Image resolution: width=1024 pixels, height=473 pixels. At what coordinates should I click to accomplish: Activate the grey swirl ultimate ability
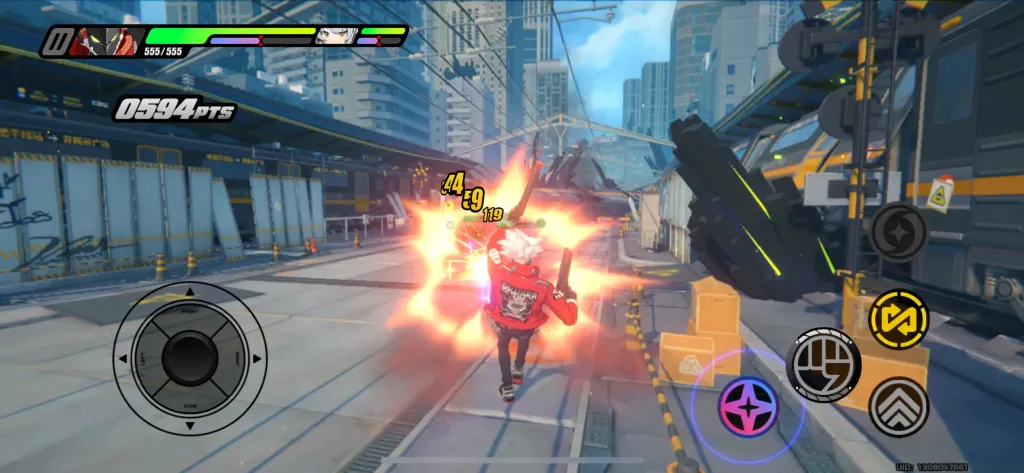(898, 232)
